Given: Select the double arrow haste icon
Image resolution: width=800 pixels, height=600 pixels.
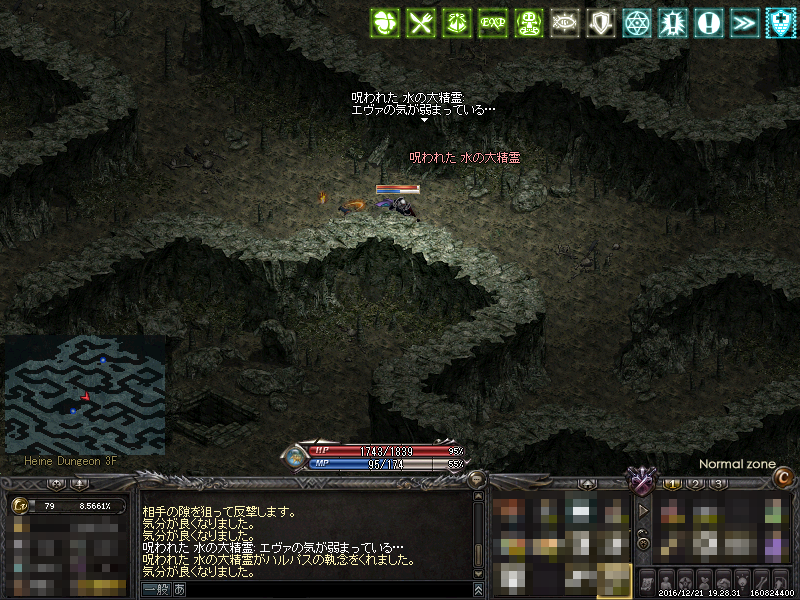Looking at the screenshot, I should click(745, 22).
